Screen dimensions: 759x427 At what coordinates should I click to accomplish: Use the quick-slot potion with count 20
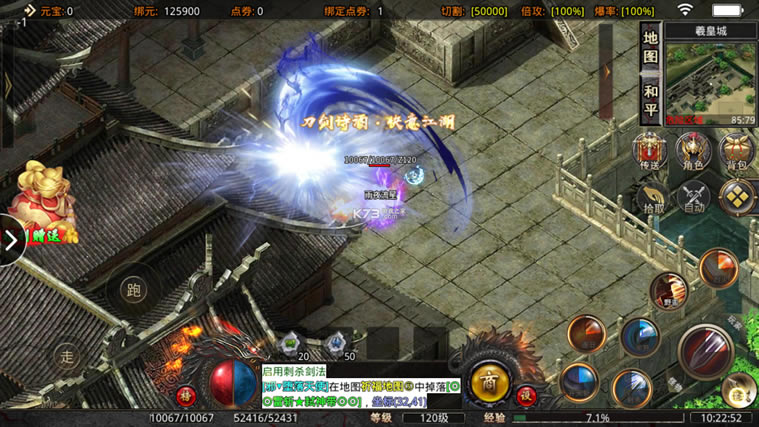[x=292, y=344]
